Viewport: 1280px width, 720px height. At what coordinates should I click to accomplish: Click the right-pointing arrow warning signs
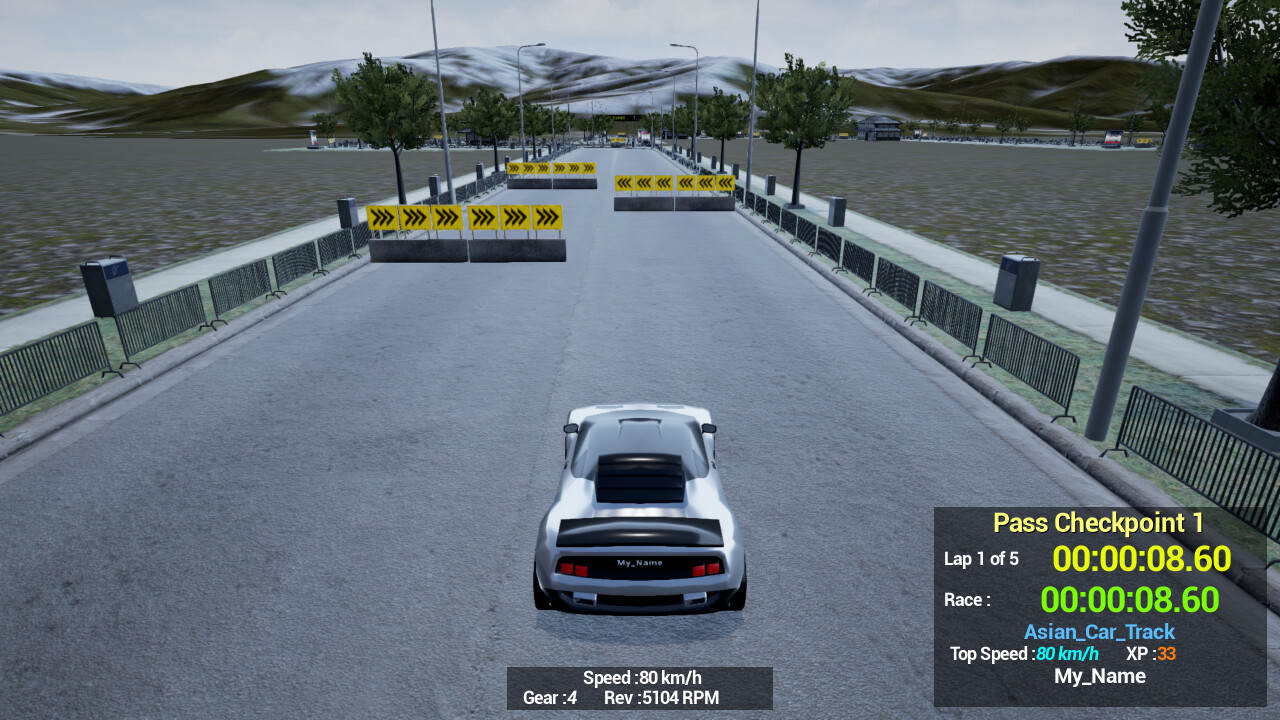click(465, 215)
